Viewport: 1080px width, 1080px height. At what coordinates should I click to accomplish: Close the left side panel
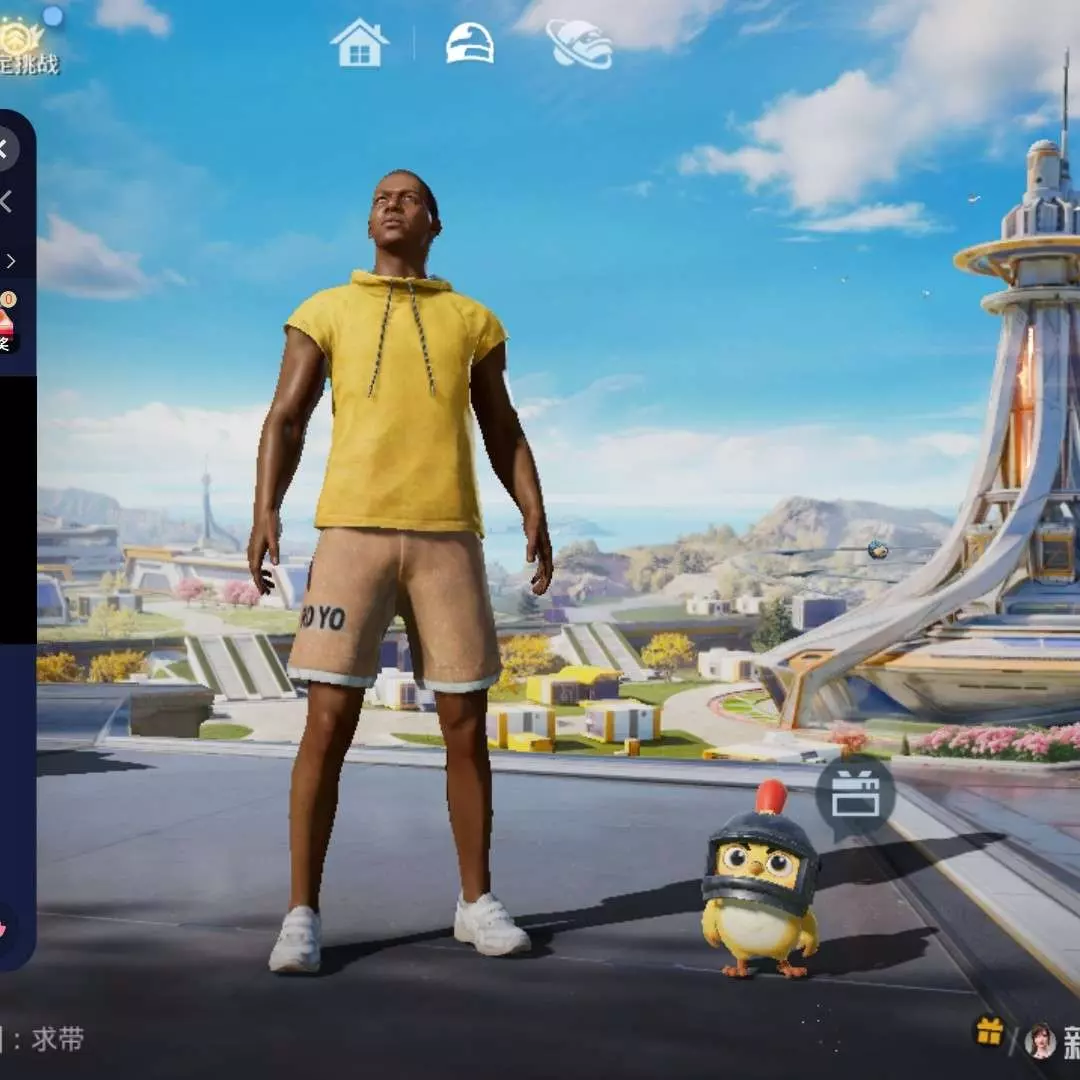pyautogui.click(x=5, y=149)
